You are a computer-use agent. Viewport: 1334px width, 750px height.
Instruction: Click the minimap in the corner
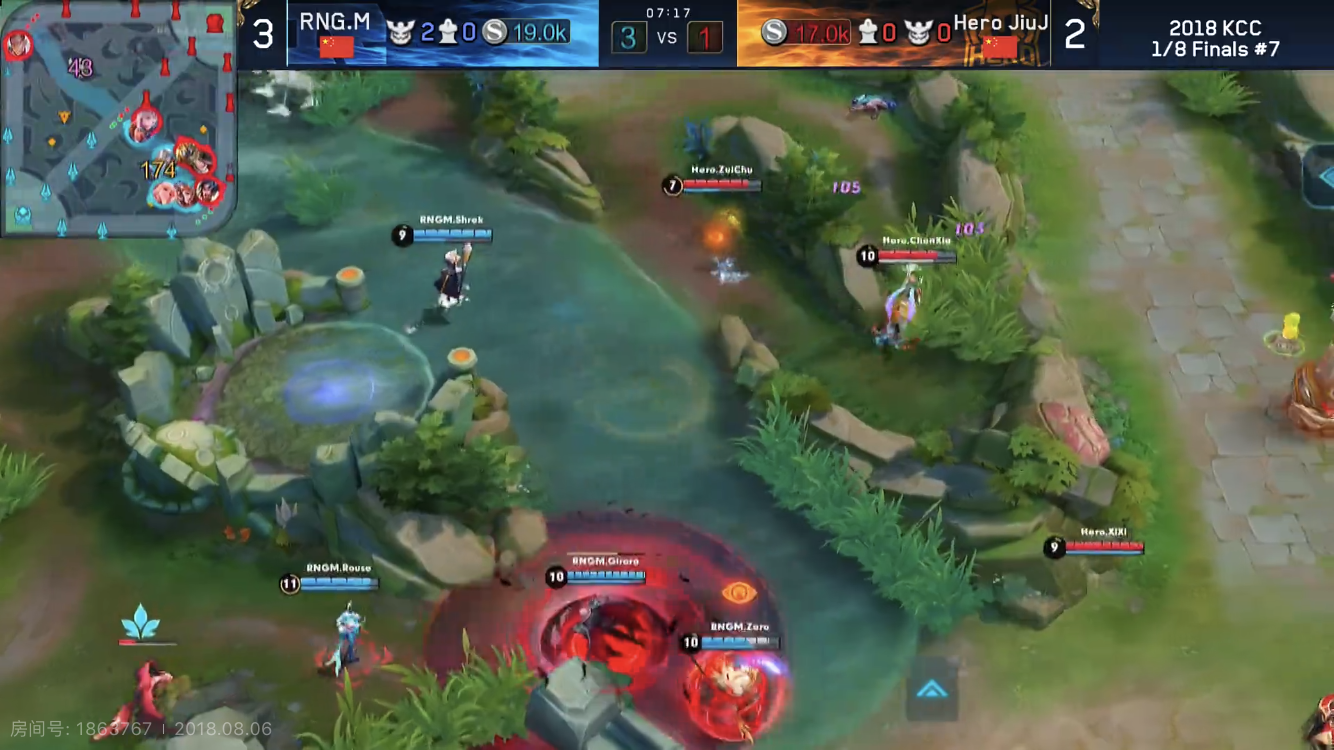(x=118, y=118)
